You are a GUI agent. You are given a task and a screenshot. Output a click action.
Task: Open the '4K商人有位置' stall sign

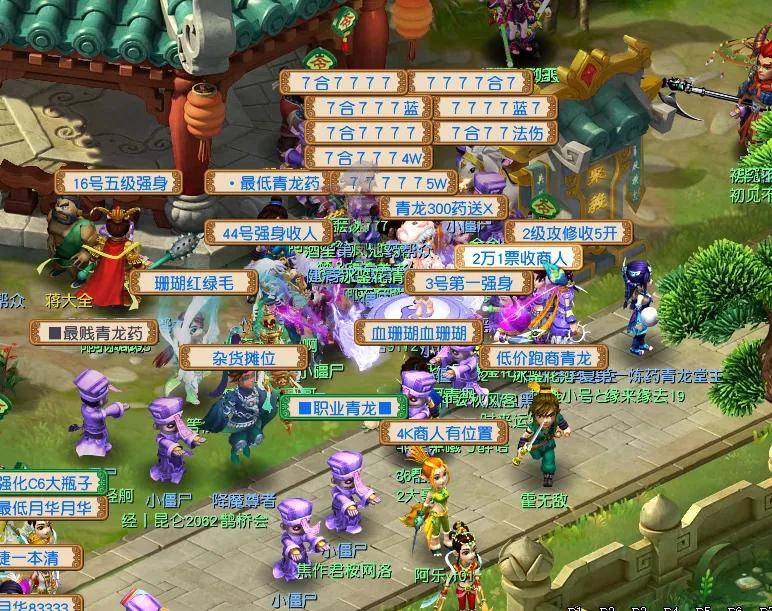coord(443,433)
